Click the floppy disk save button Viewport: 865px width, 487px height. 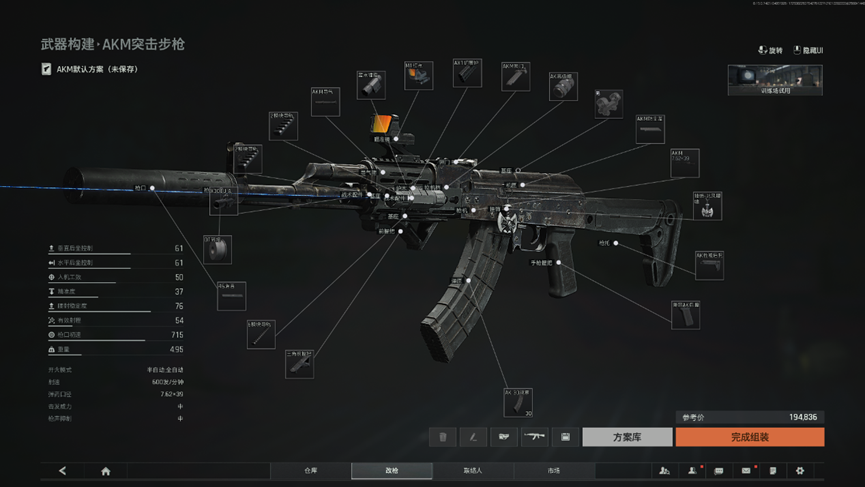(x=565, y=437)
